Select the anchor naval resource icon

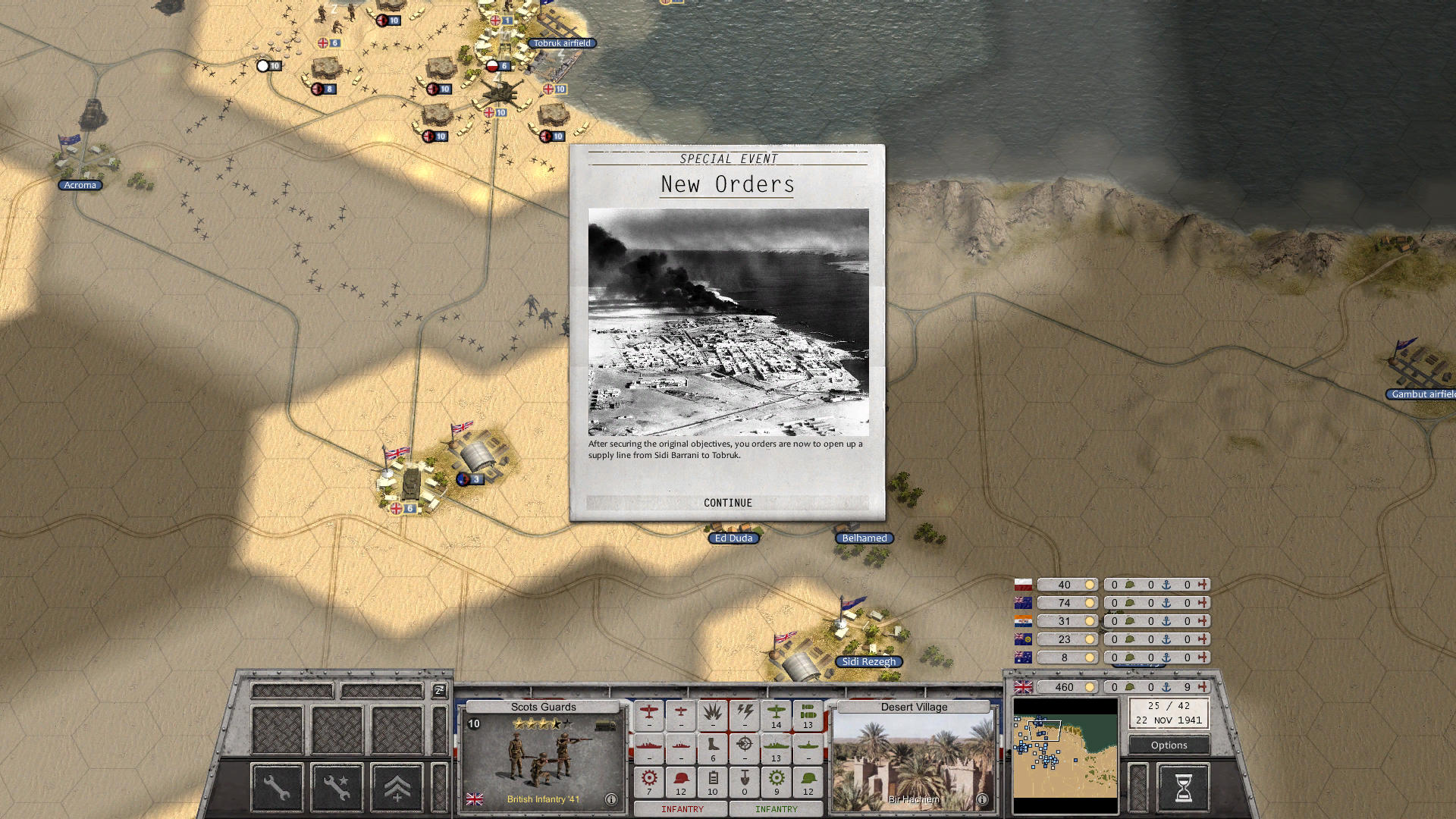(1166, 687)
